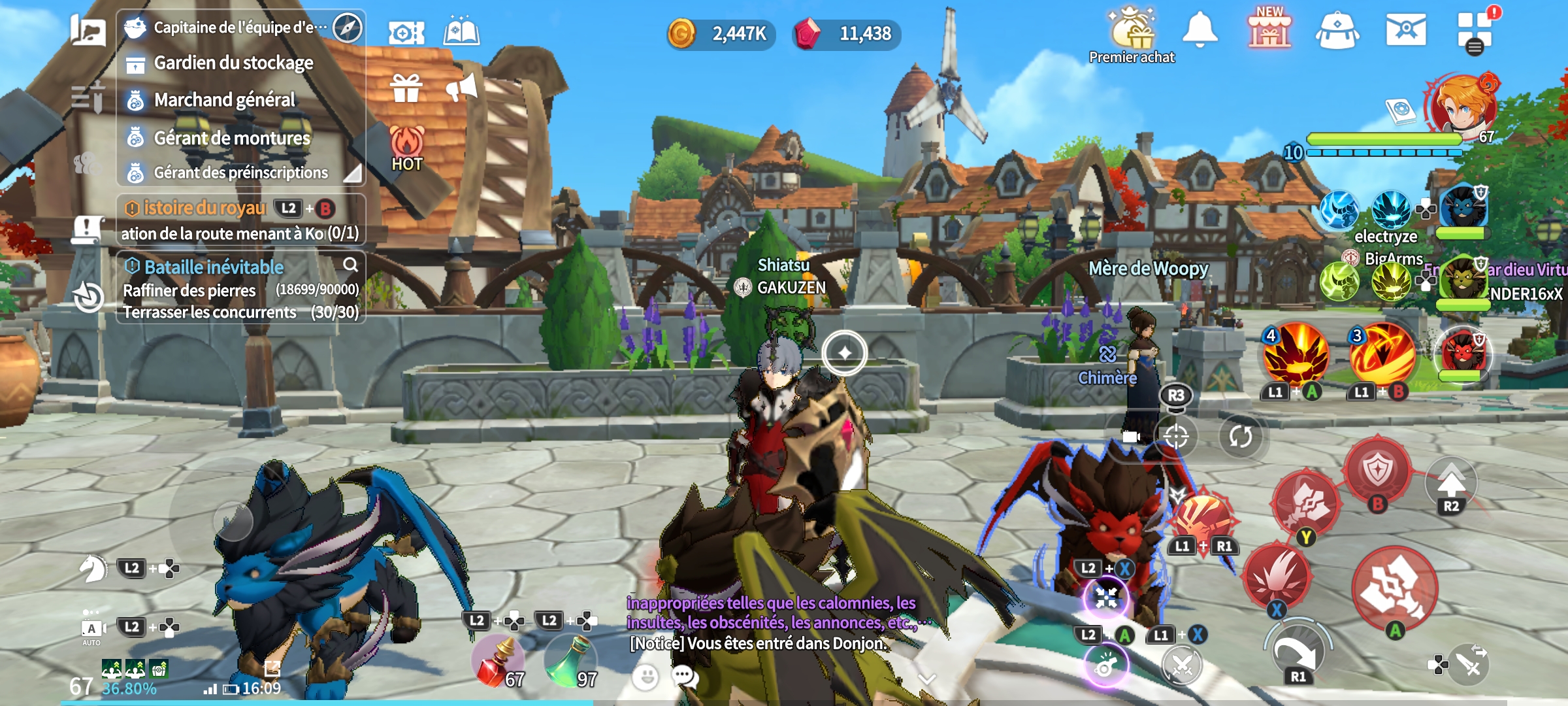Select Gardien du stockage from NPC list
The width and height of the screenshot is (1568, 706).
click(233, 63)
